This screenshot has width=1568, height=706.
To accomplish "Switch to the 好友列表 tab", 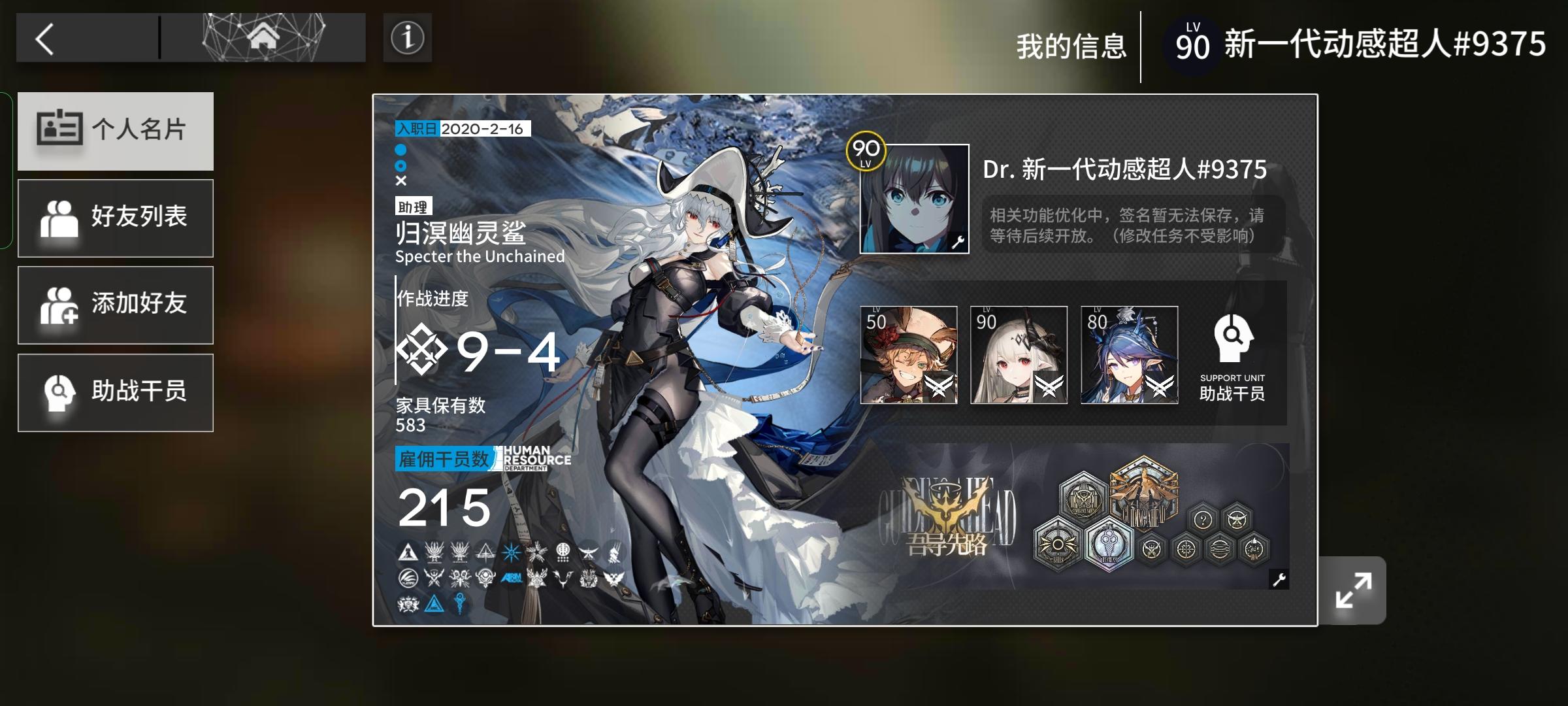I will (x=116, y=218).
